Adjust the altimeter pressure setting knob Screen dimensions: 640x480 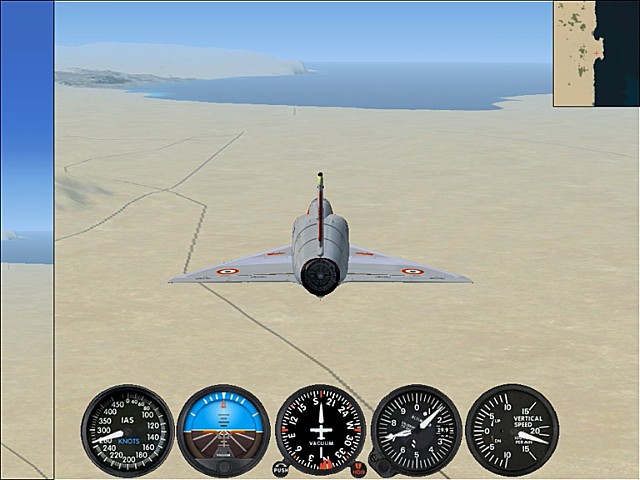tap(379, 463)
